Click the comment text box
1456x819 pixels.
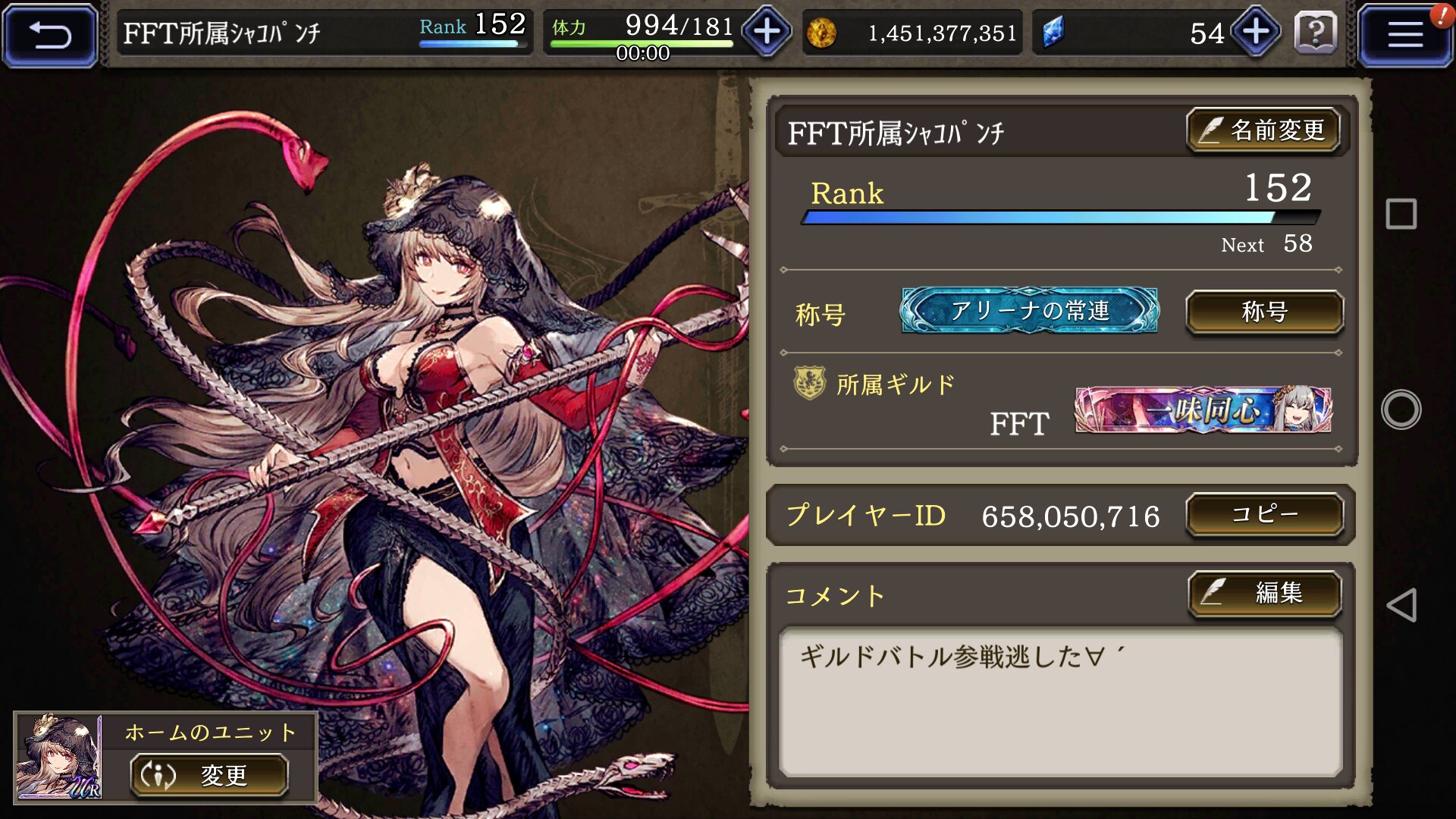point(1060,701)
